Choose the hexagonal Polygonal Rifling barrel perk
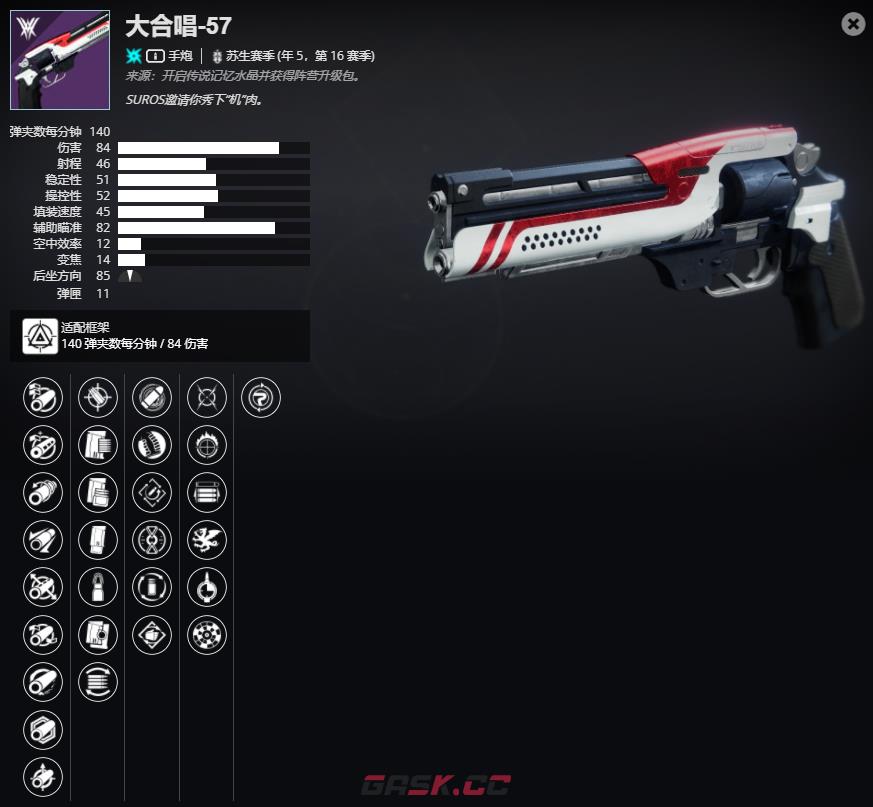The image size is (873, 807). point(43,730)
